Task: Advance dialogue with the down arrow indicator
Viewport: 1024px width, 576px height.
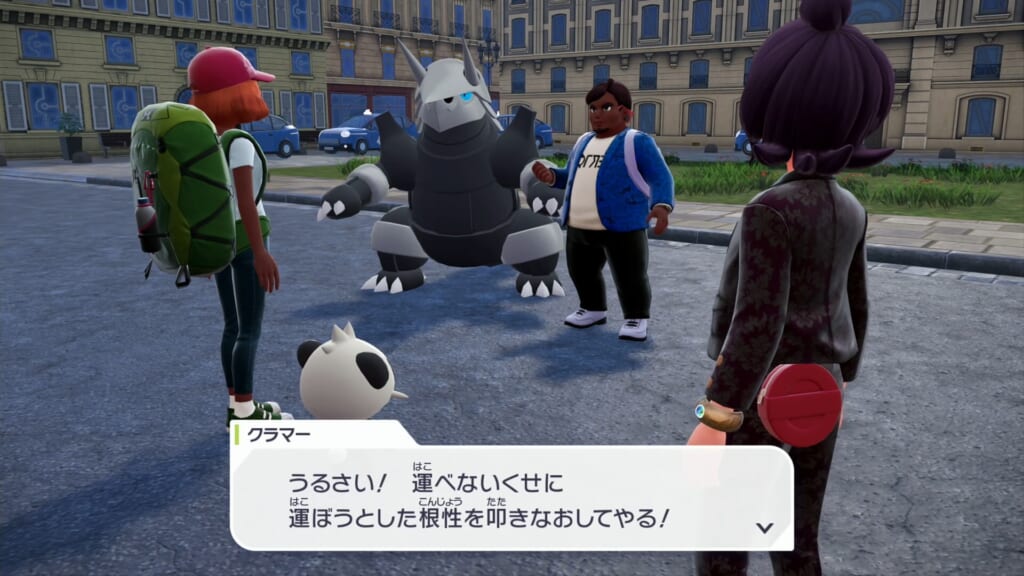Action: tap(765, 527)
